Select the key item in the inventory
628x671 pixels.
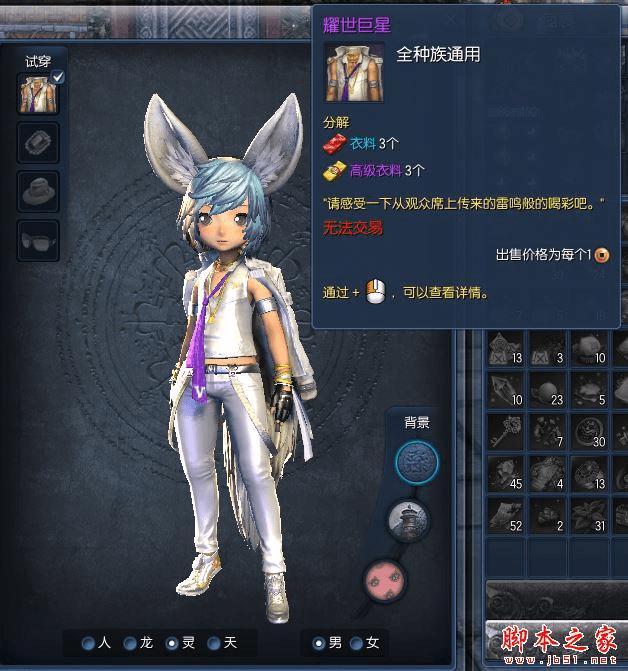pos(503,430)
